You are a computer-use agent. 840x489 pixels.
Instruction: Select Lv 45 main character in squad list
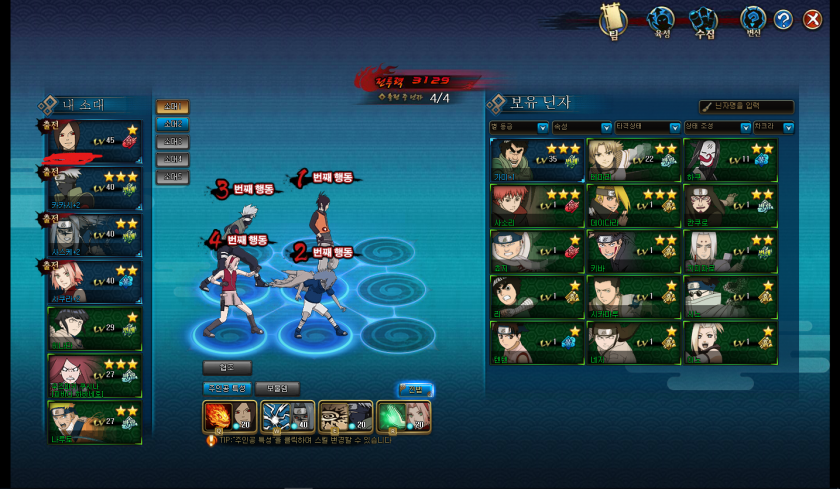click(x=95, y=139)
